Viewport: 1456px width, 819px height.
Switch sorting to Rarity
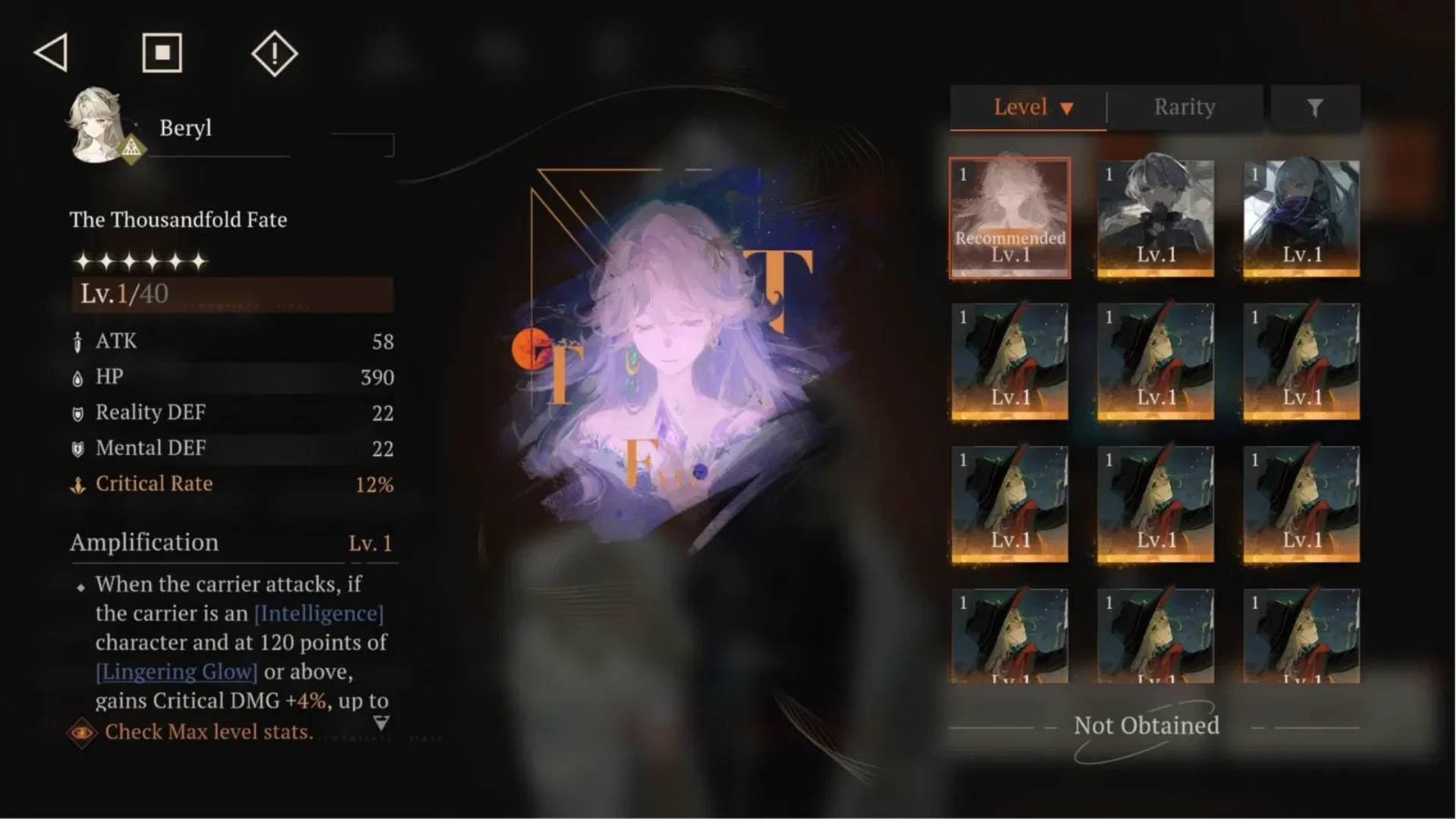(1185, 108)
